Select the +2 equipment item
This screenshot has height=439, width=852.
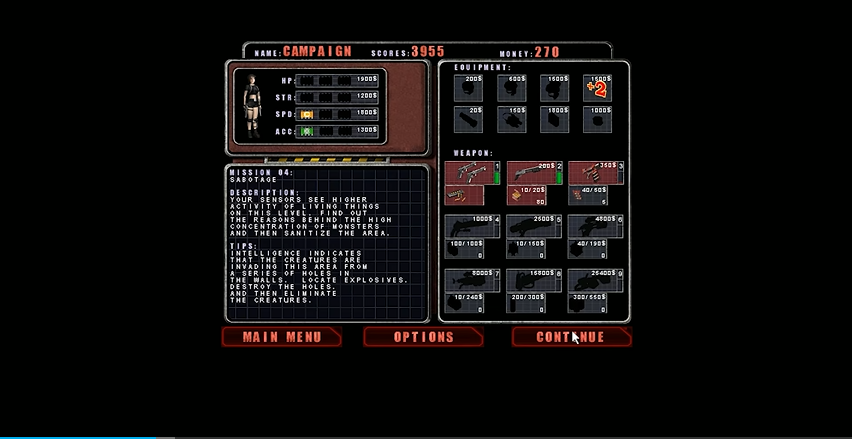[596, 89]
